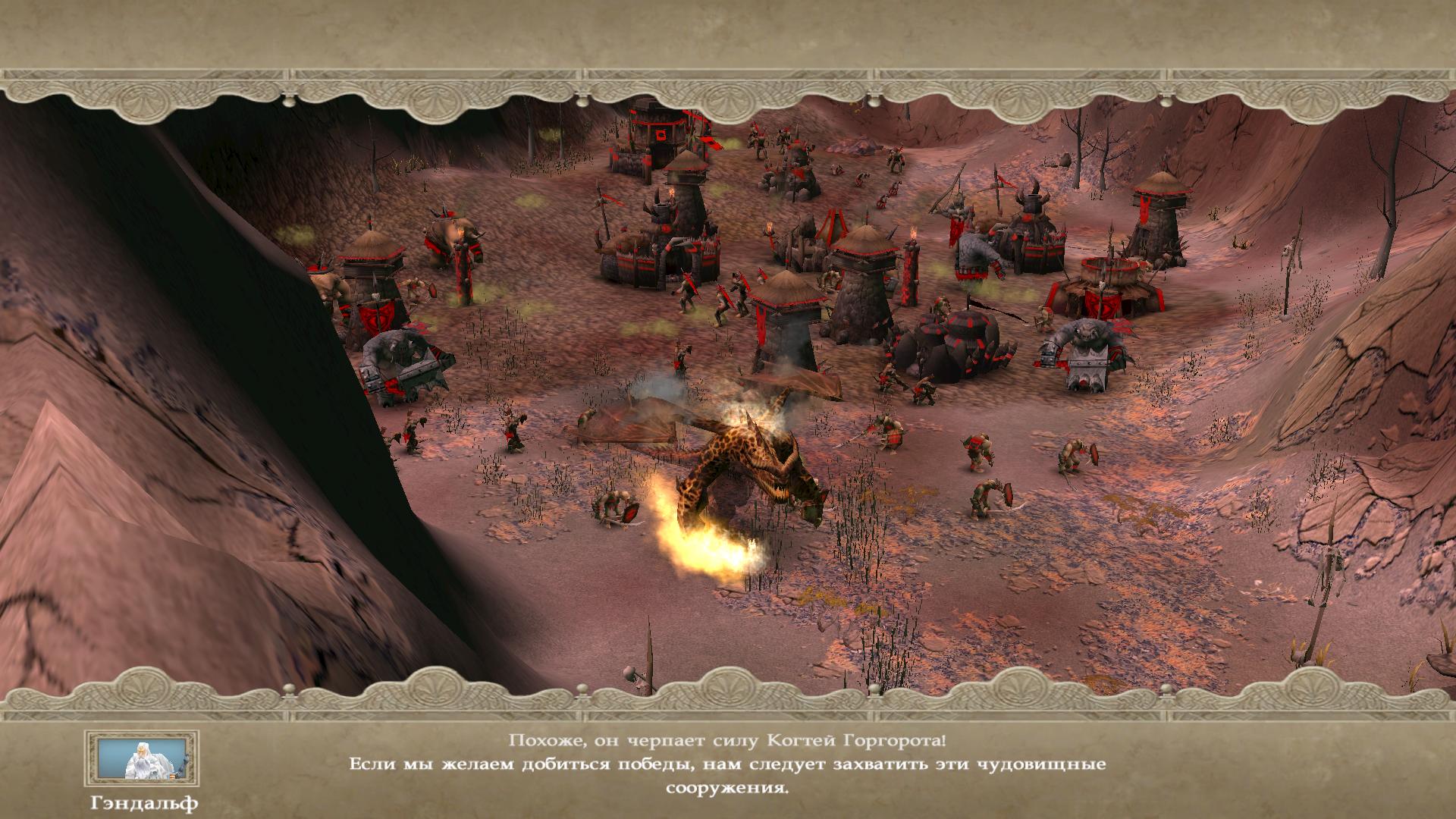The height and width of the screenshot is (819, 1456).
Task: Click Gandalf's speaker portrait
Action: click(x=142, y=760)
